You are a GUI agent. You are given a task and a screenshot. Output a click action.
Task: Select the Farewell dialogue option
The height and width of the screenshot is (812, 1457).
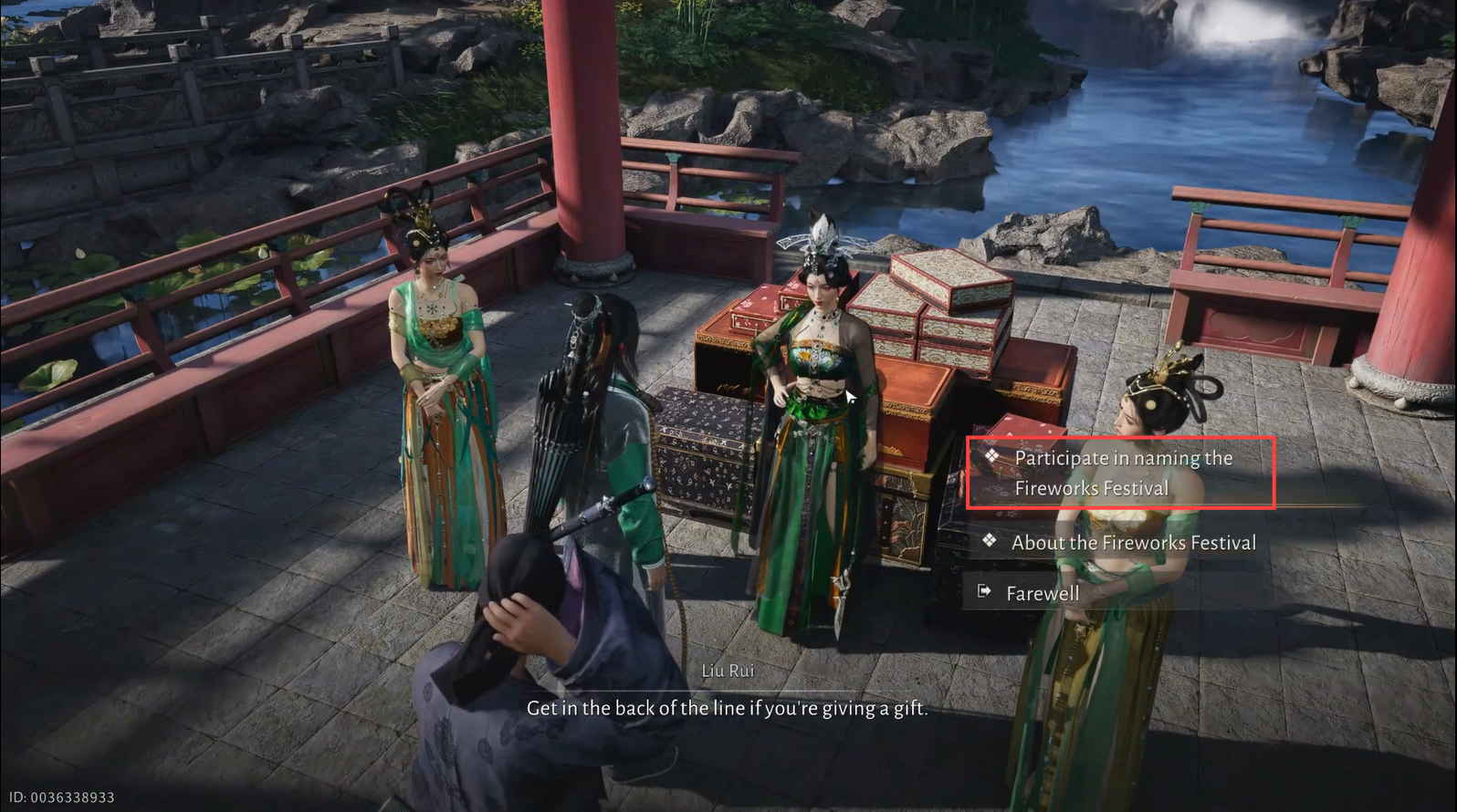1042,594
